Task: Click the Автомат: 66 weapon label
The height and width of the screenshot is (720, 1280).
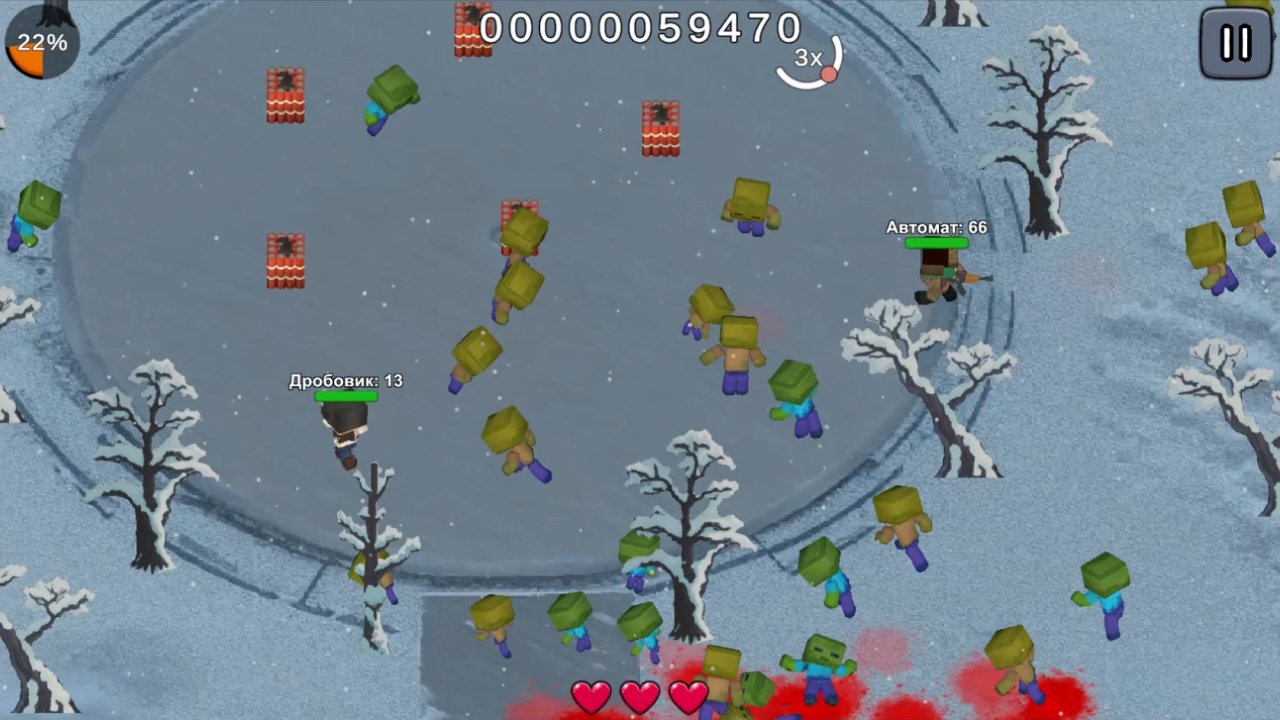Action: click(x=936, y=228)
